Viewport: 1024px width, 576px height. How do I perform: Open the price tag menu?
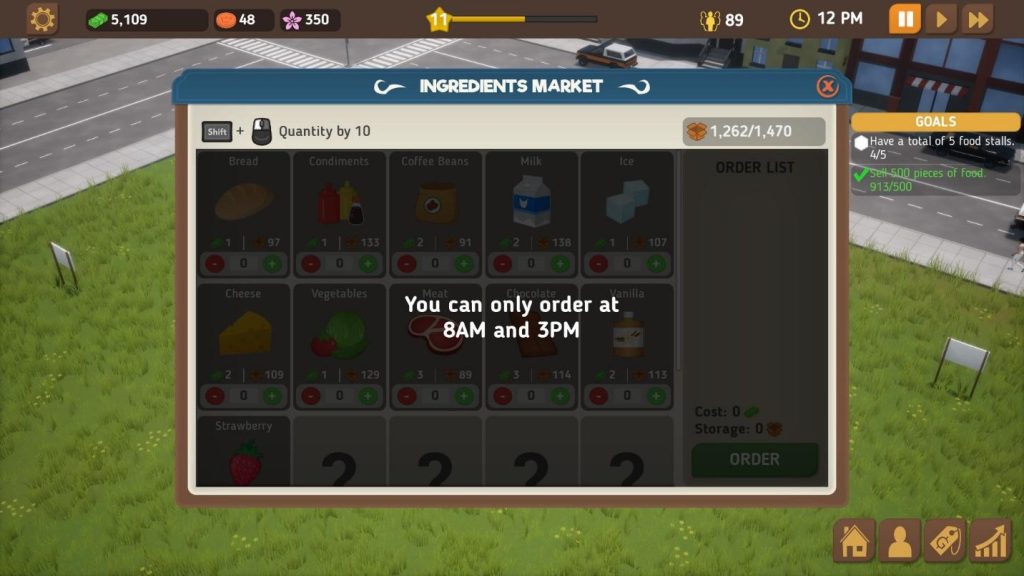point(945,541)
